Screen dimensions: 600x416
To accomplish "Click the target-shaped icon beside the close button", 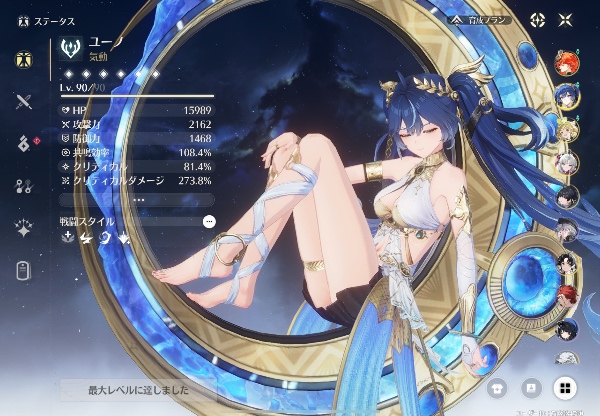I will 538,20.
